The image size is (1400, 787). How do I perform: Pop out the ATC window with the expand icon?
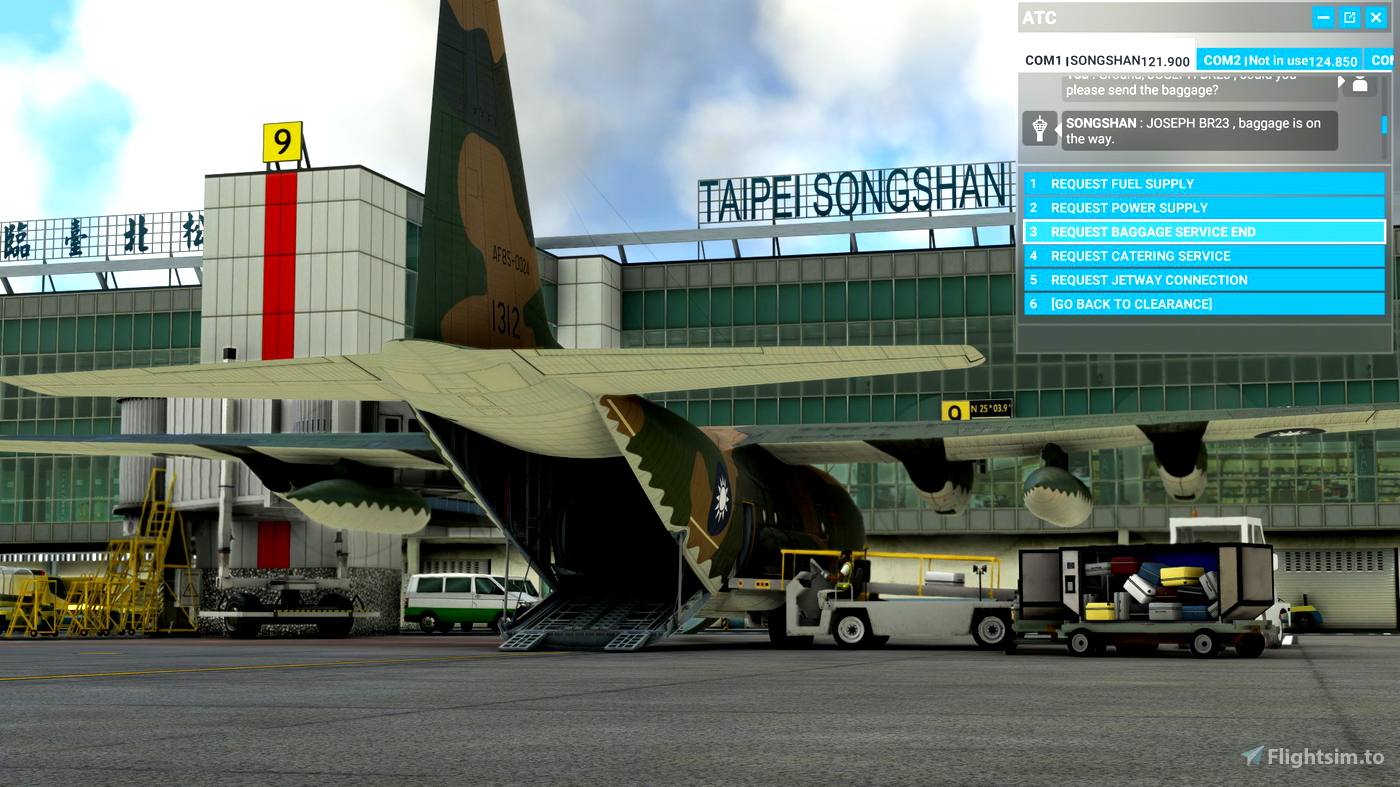[x=1349, y=17]
